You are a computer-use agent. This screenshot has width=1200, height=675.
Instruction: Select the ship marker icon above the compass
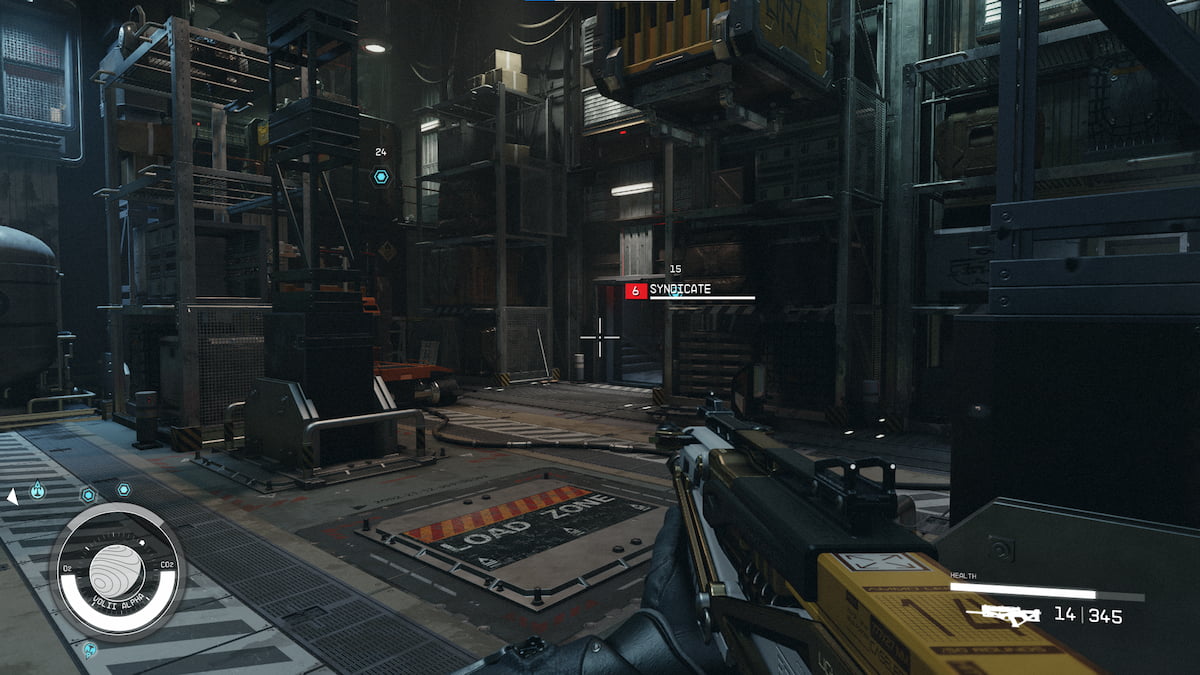37,489
